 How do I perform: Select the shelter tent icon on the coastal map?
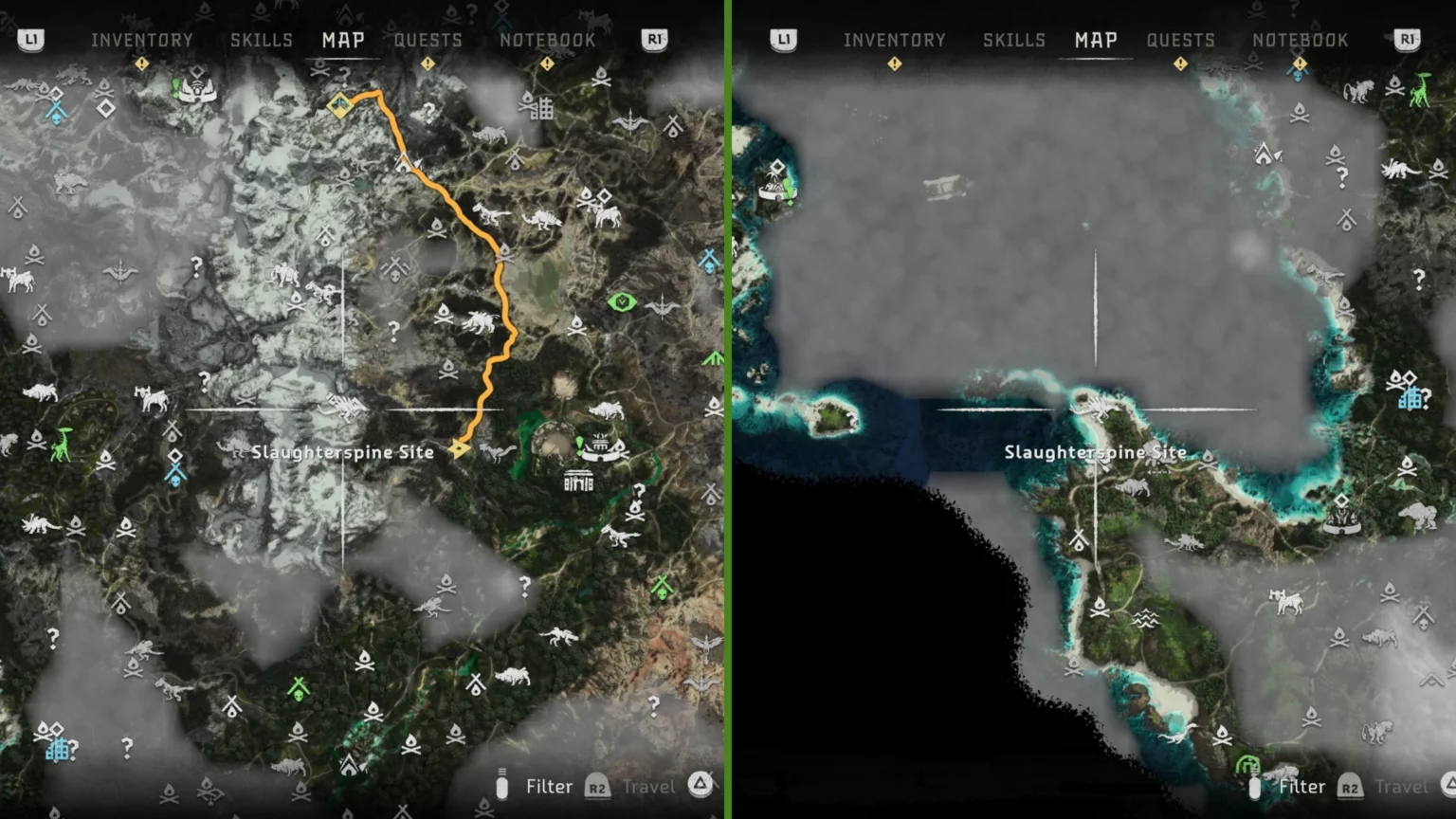pyautogui.click(x=1265, y=153)
